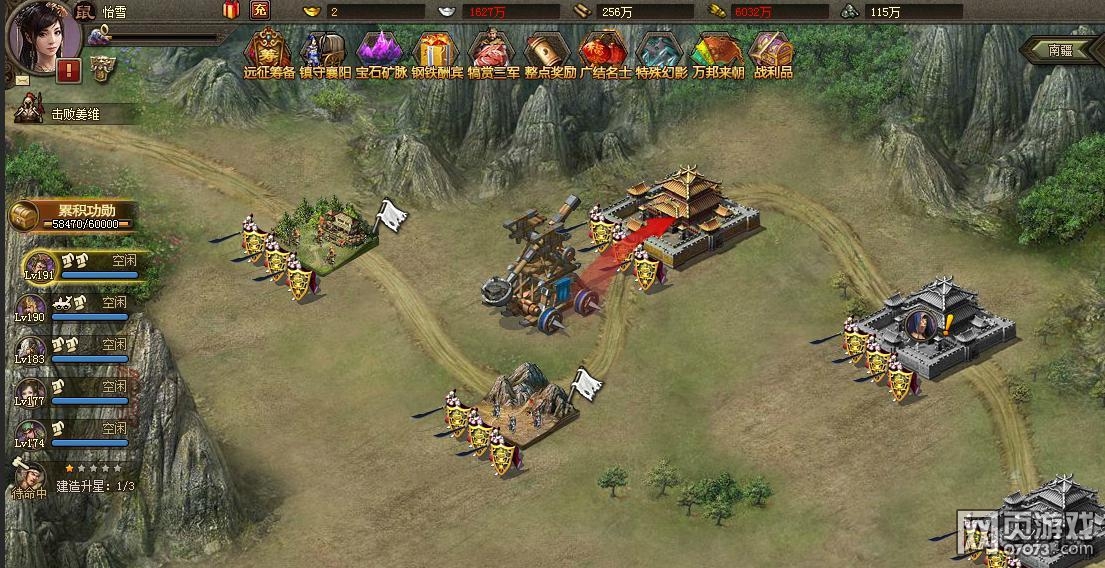Open the 犒赏三军 army reward event
Viewport: 1105px width, 568px height.
[x=492, y=50]
